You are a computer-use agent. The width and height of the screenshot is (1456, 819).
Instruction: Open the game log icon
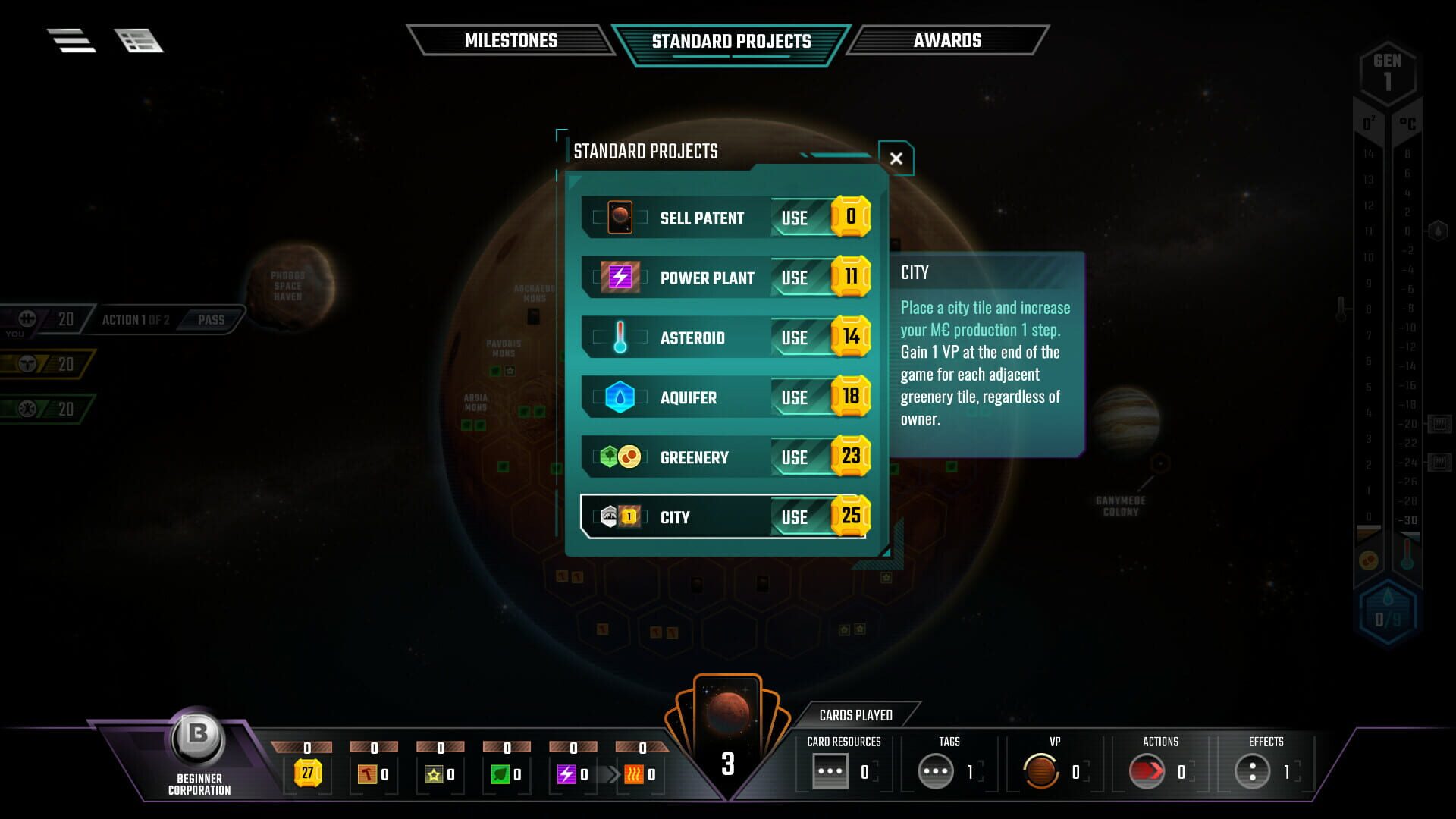[x=140, y=40]
